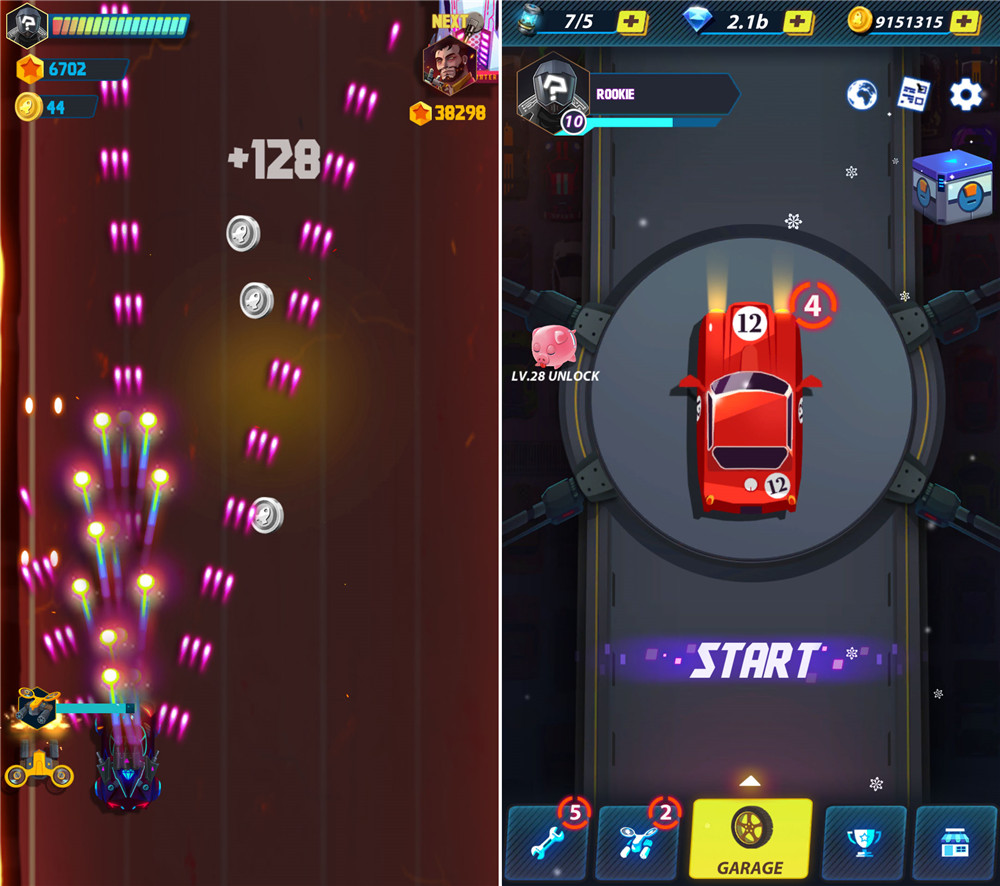The width and height of the screenshot is (1000, 886).
Task: Open the settings gear
Action: [x=965, y=95]
